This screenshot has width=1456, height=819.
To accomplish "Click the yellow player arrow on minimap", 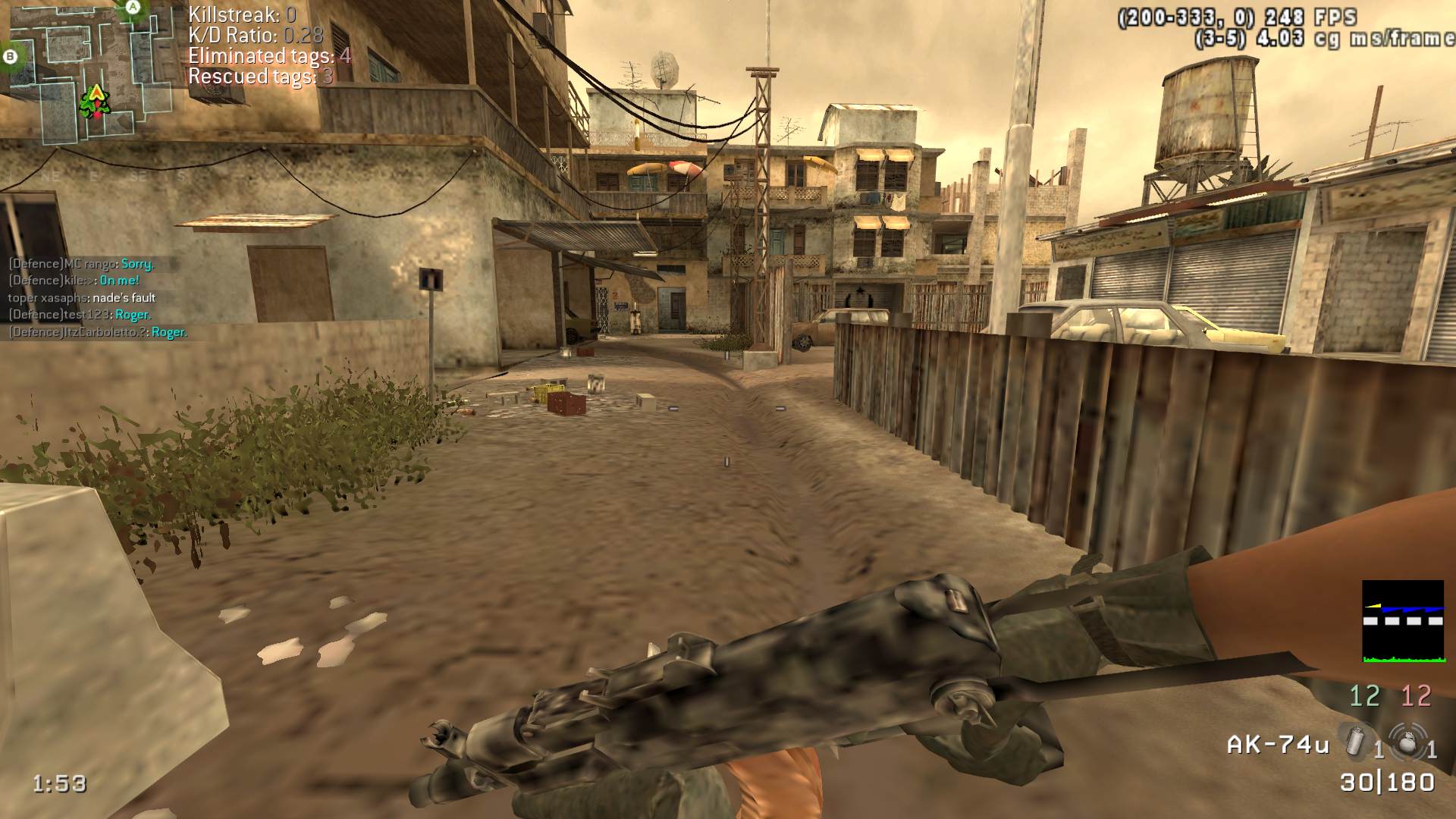I will (97, 93).
